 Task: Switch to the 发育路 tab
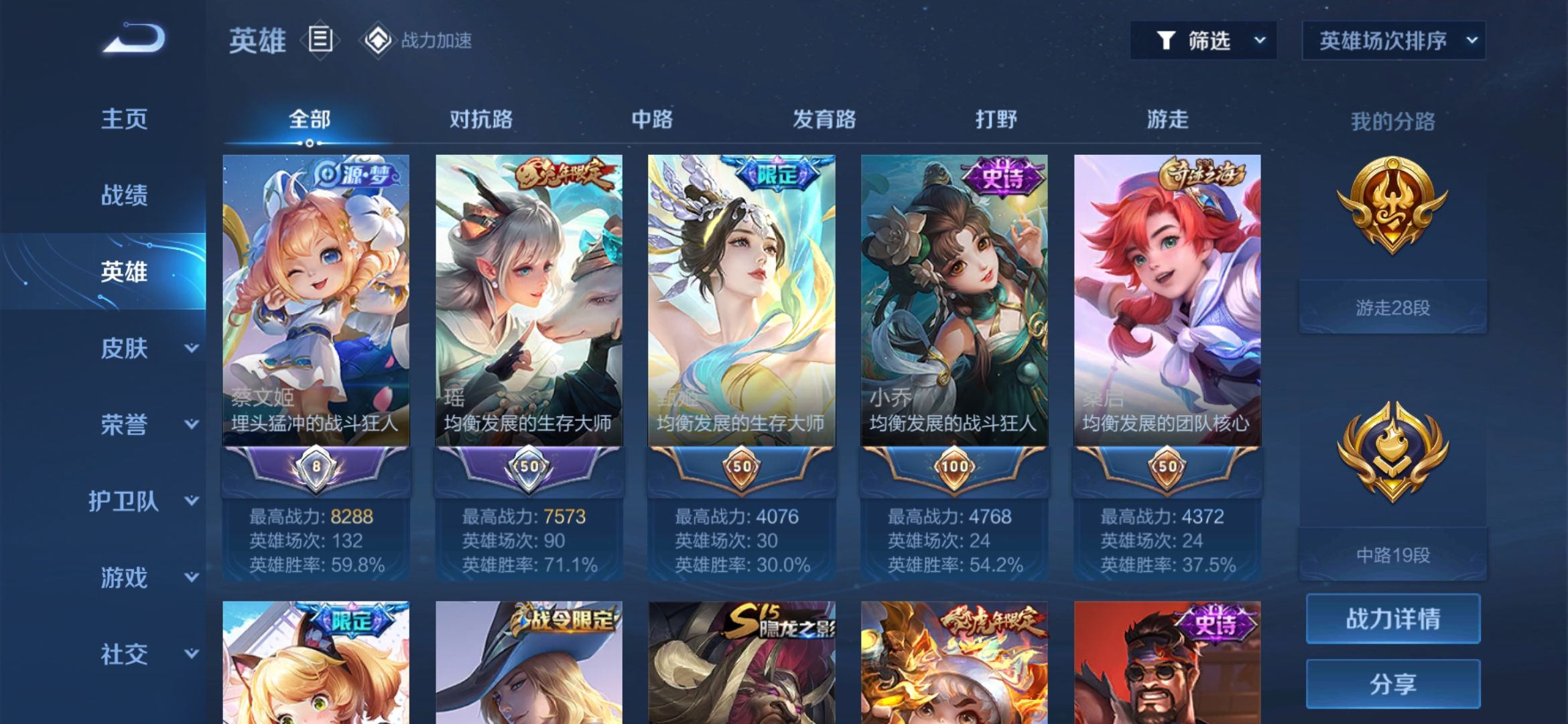(x=824, y=120)
